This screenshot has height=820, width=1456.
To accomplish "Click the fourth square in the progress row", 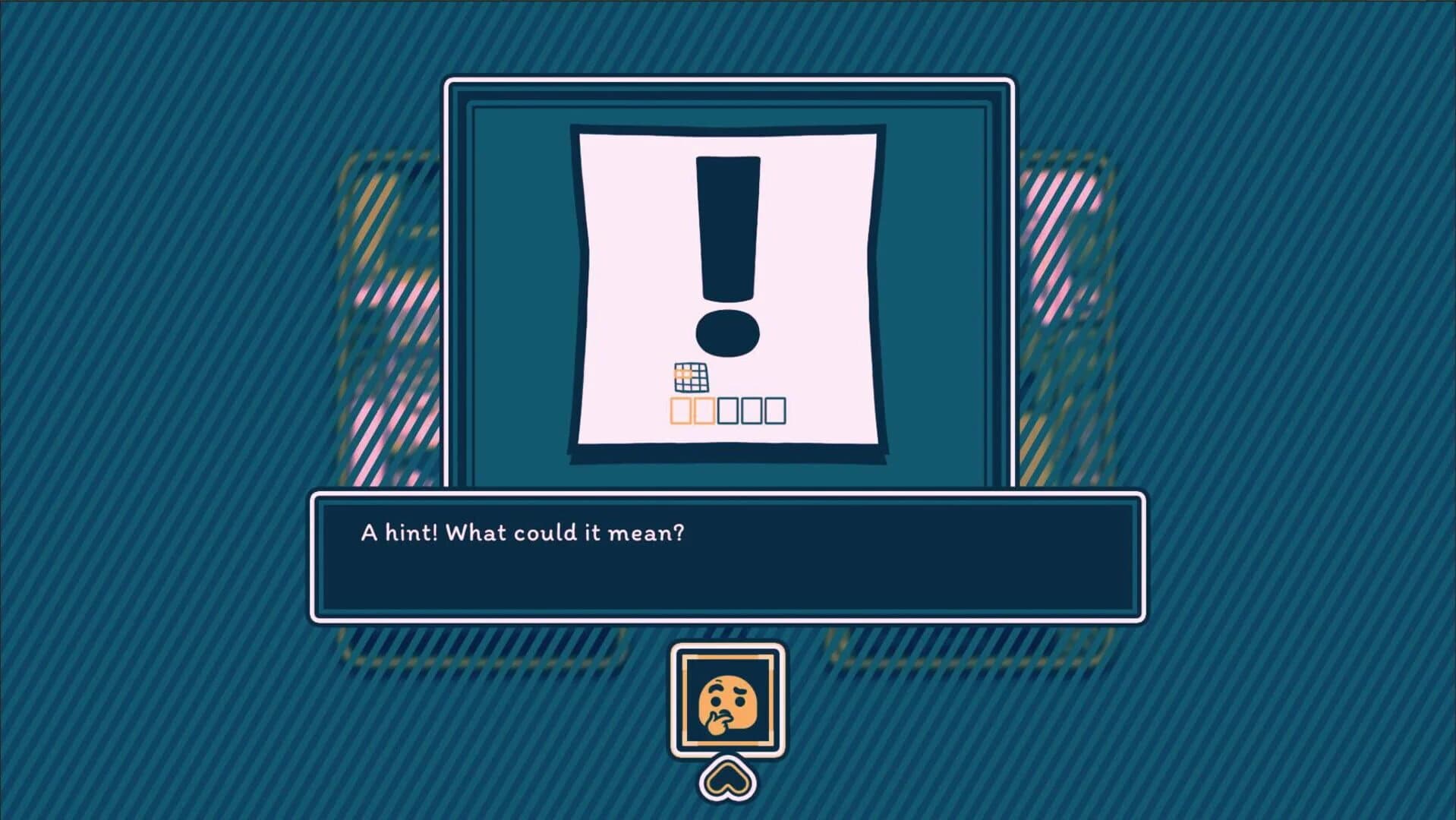I will click(x=752, y=411).
